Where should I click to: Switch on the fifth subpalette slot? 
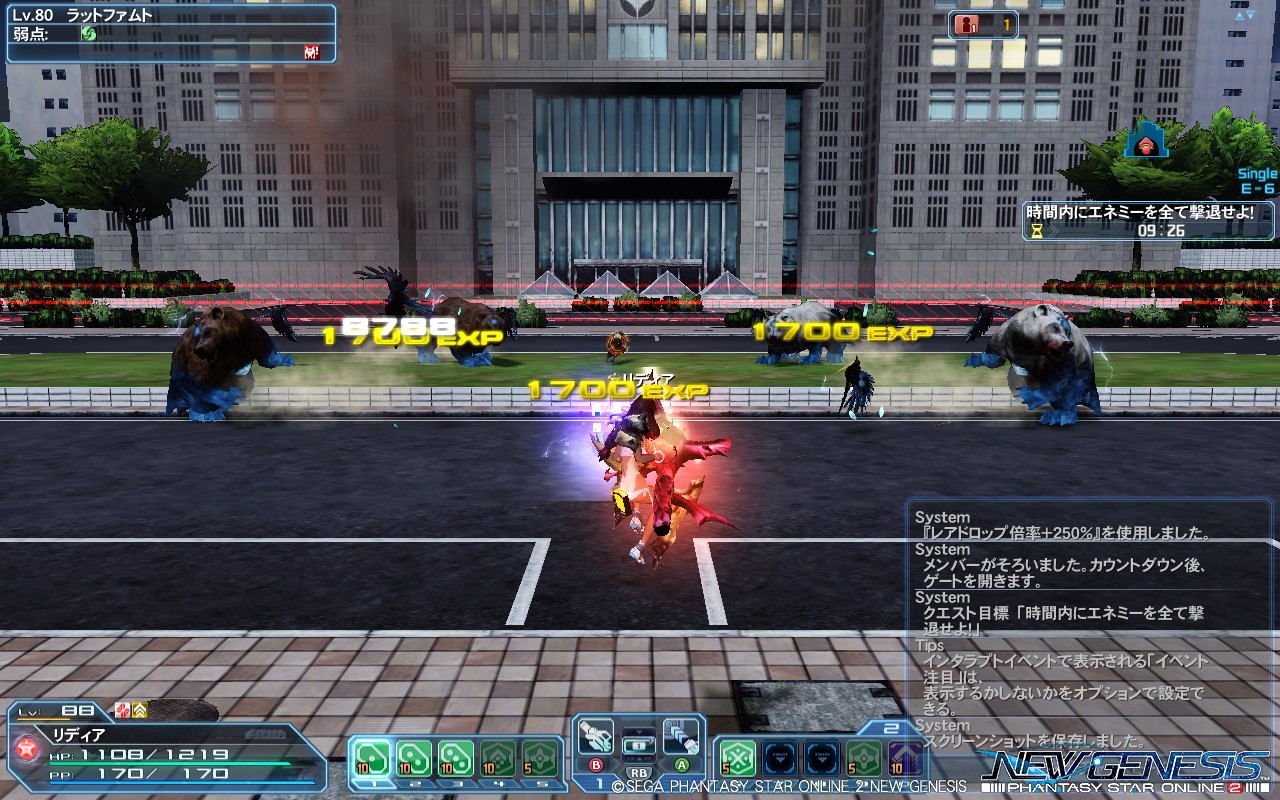540,756
